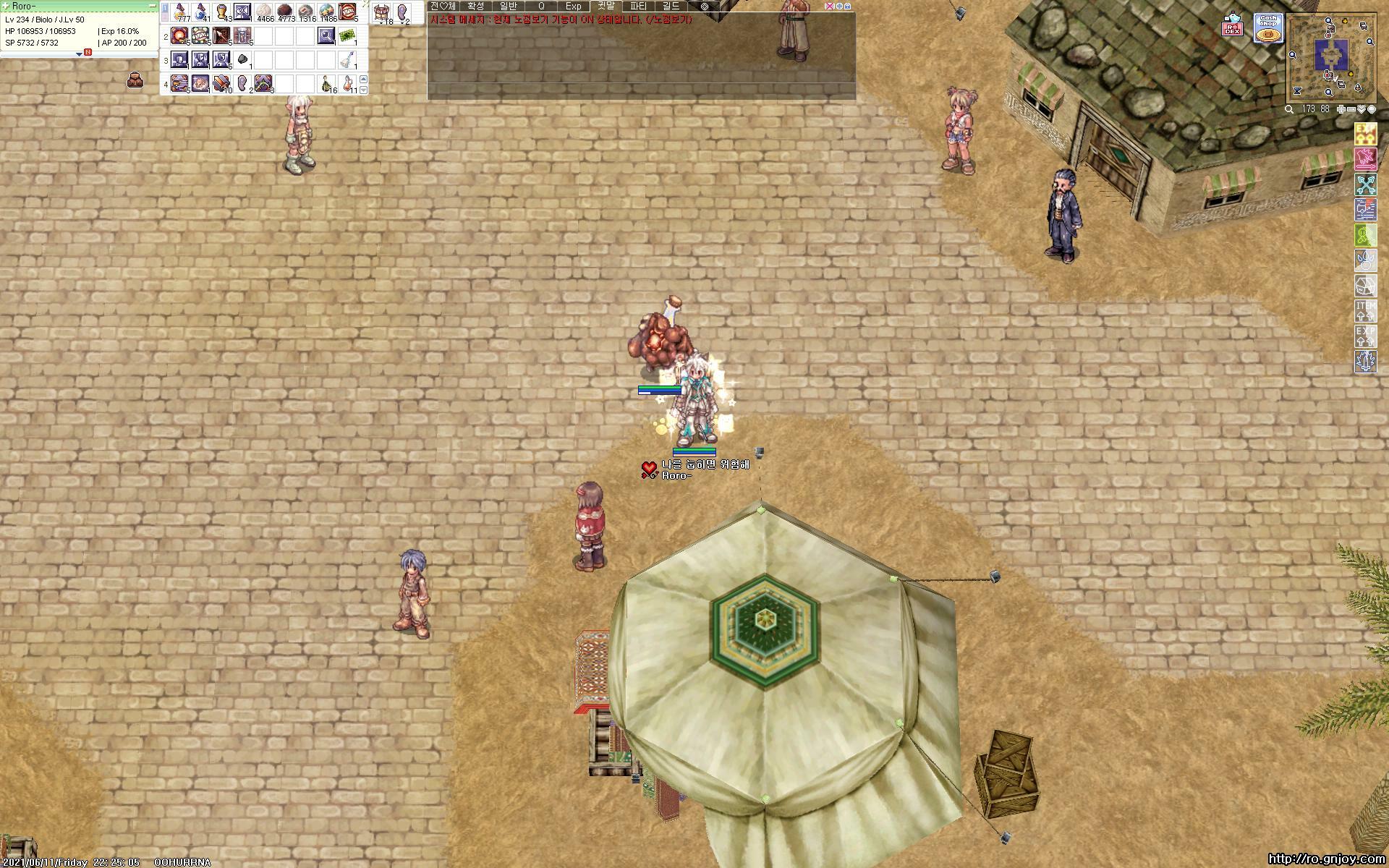This screenshot has height=868, width=1389.
Task: Switch to the 파티 chat tab
Action: click(x=638, y=6)
